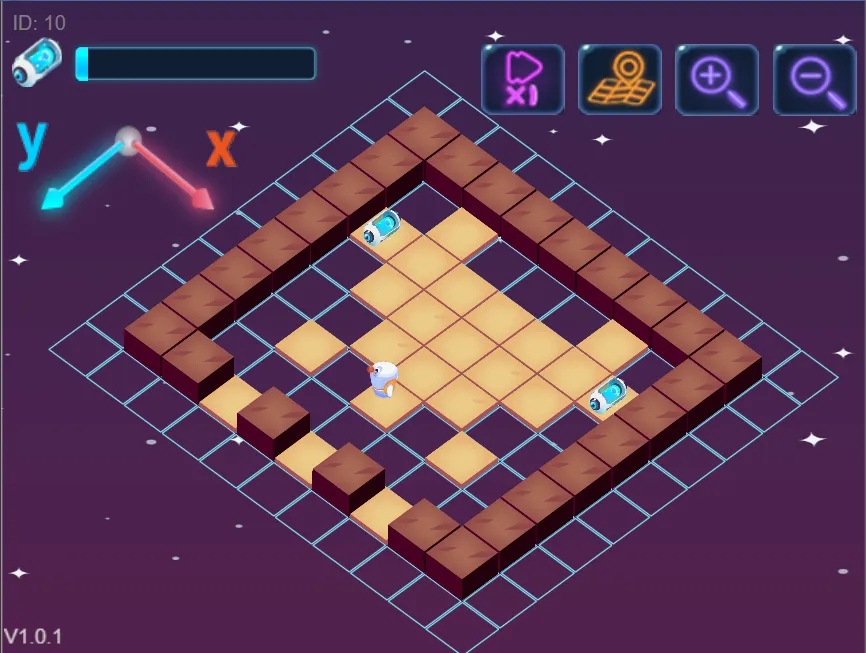Viewport: 866px width, 653px height.
Task: Open the orange map marker view
Action: tap(620, 79)
